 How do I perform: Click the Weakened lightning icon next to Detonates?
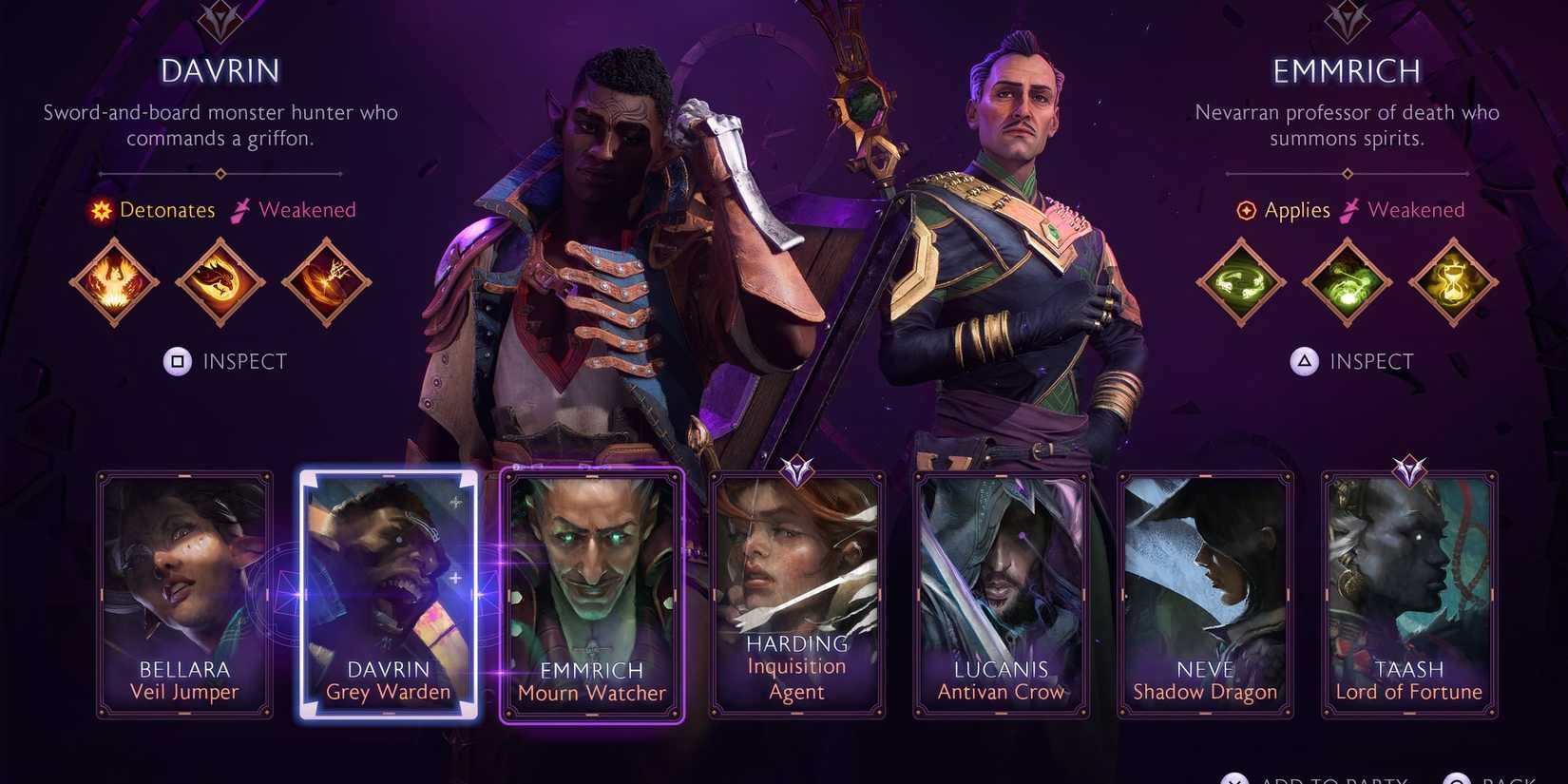(240, 209)
